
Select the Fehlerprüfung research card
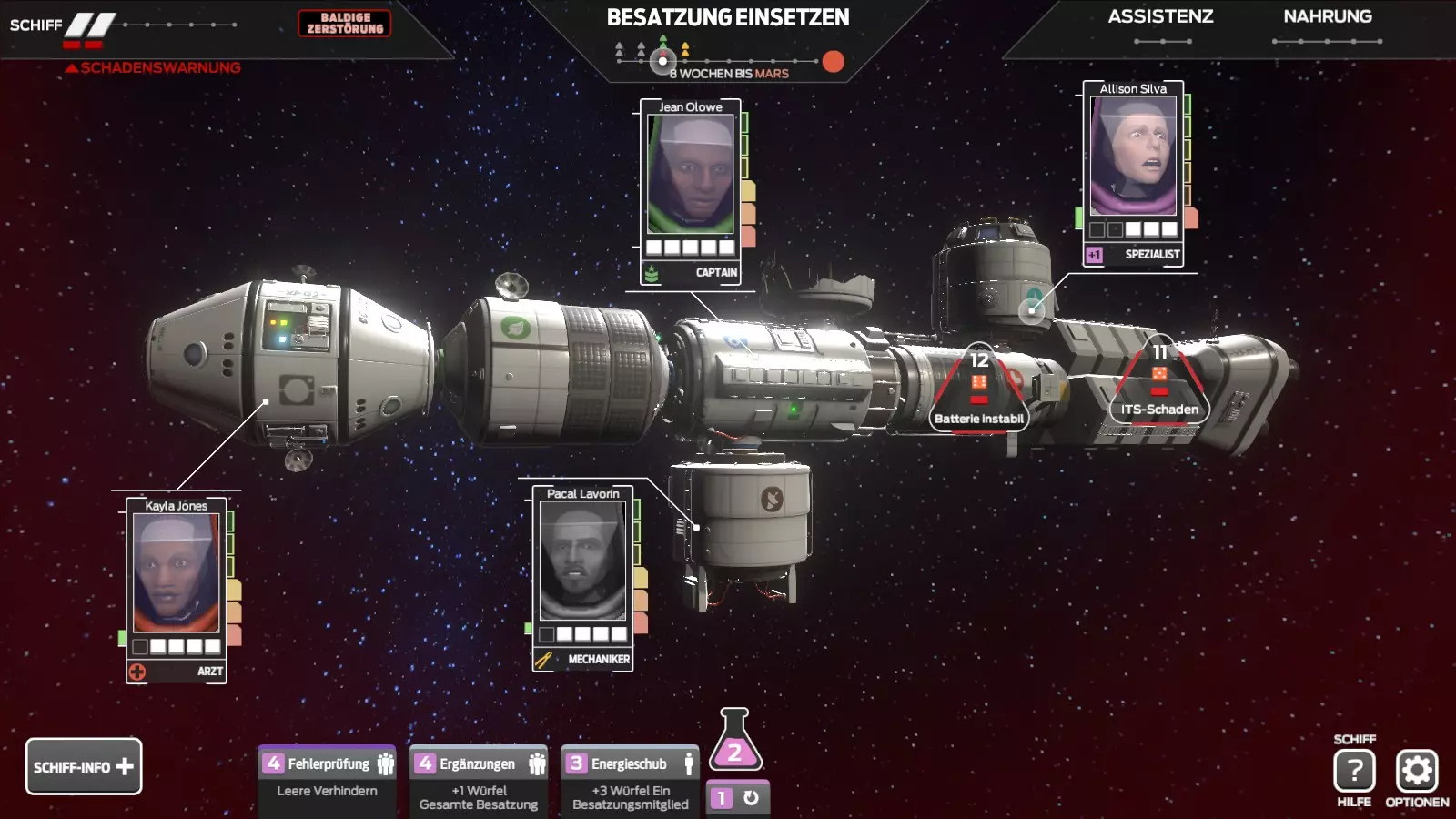(328, 778)
